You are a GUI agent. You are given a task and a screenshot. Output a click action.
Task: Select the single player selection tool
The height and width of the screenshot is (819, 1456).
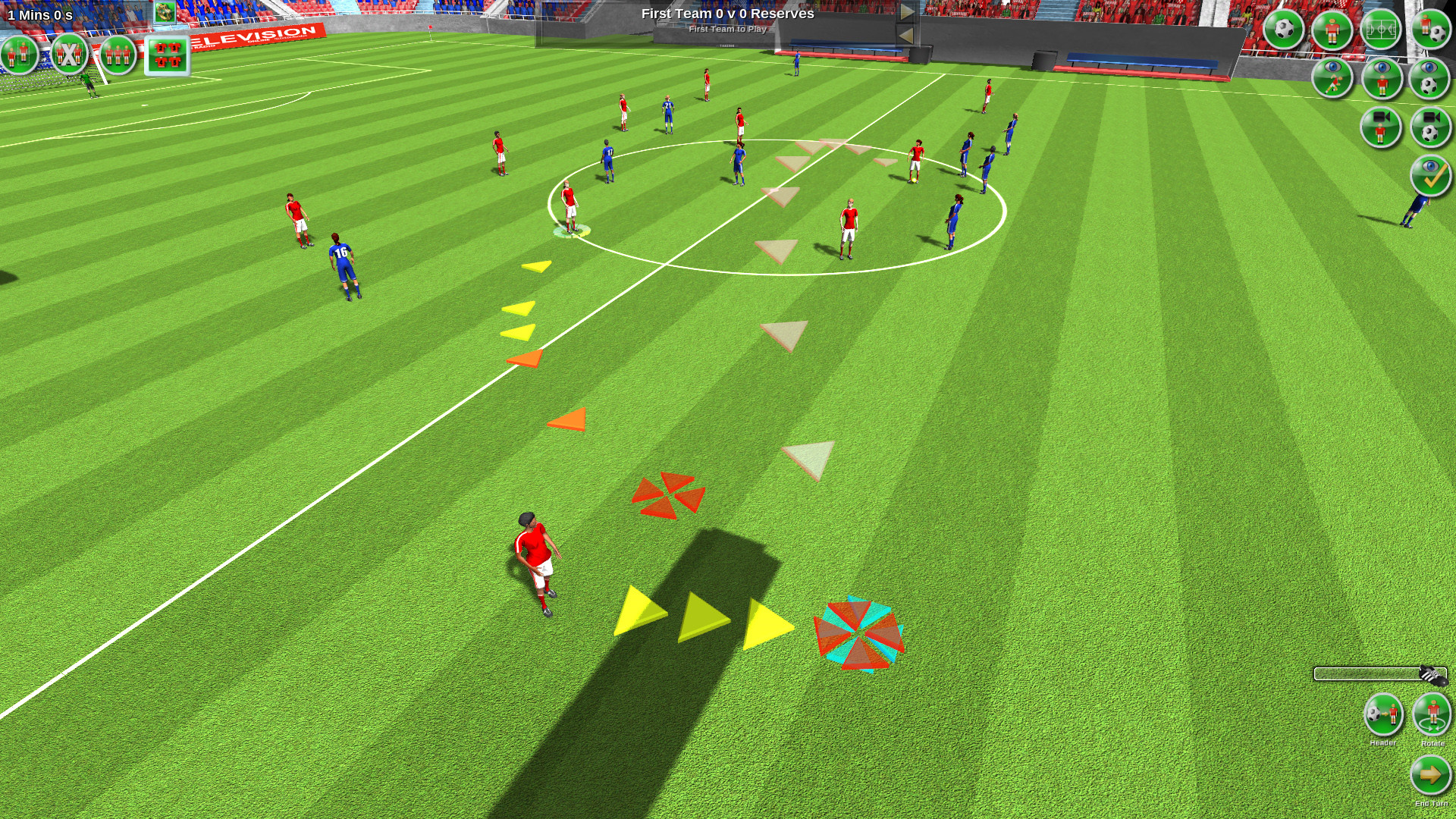coord(19,55)
